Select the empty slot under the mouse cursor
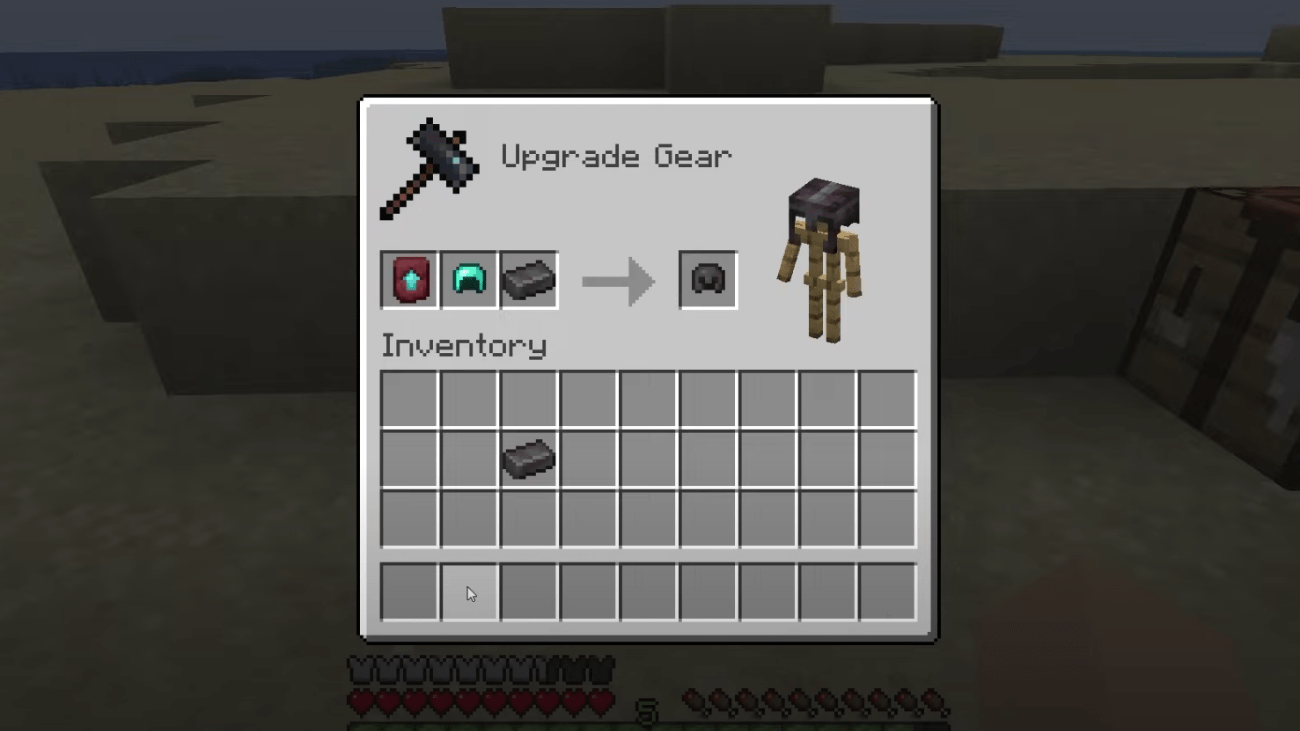This screenshot has height=731, width=1300. point(468,591)
